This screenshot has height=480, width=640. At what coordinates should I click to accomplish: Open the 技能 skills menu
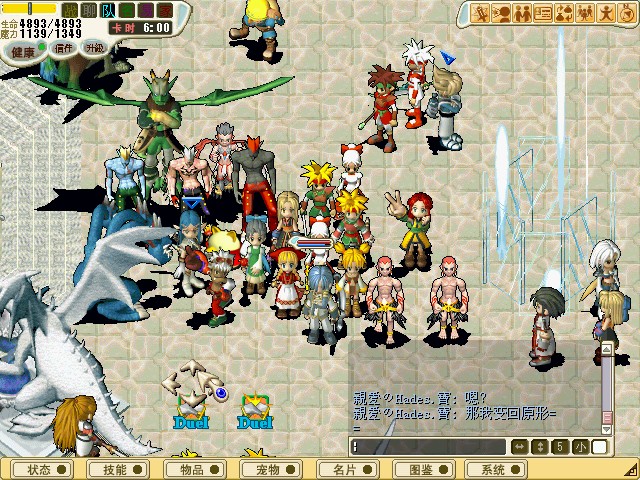(x=120, y=469)
